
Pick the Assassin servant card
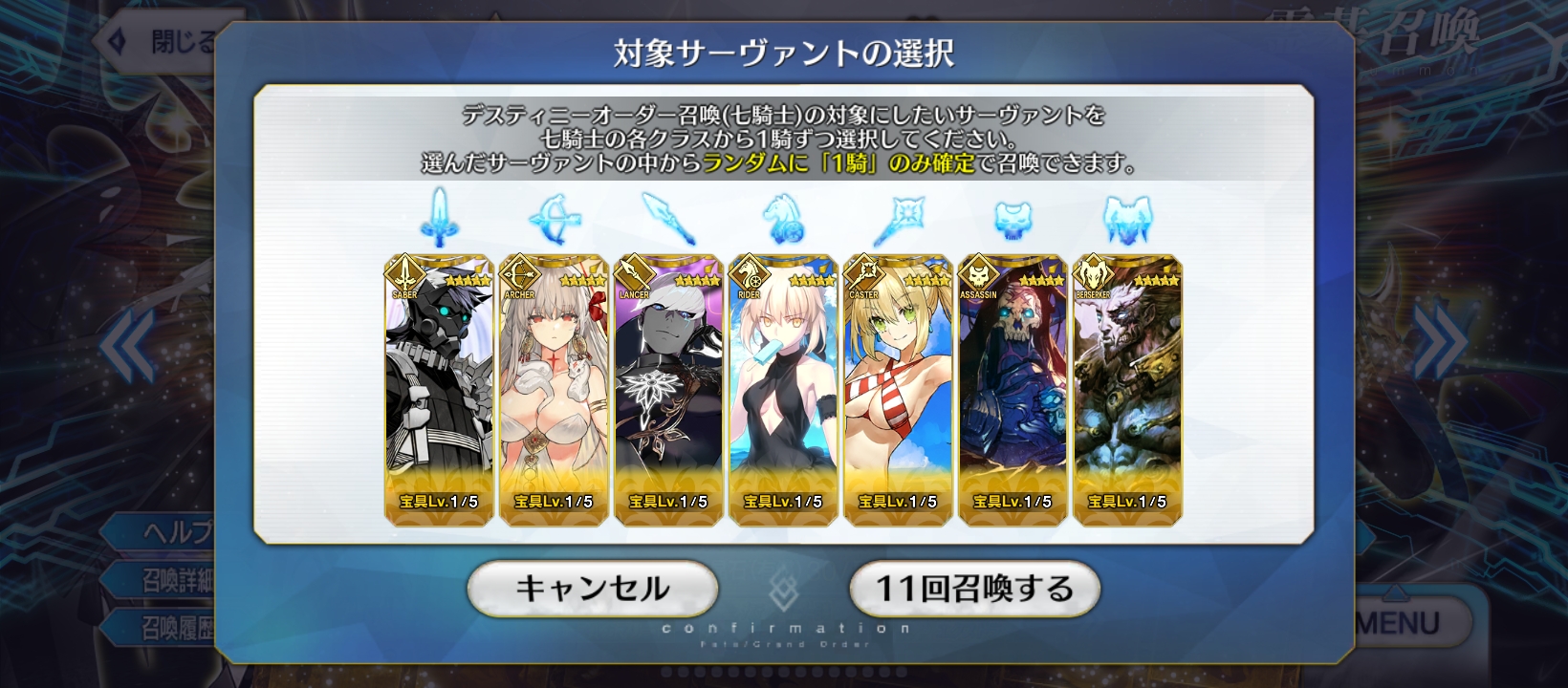(x=1013, y=390)
